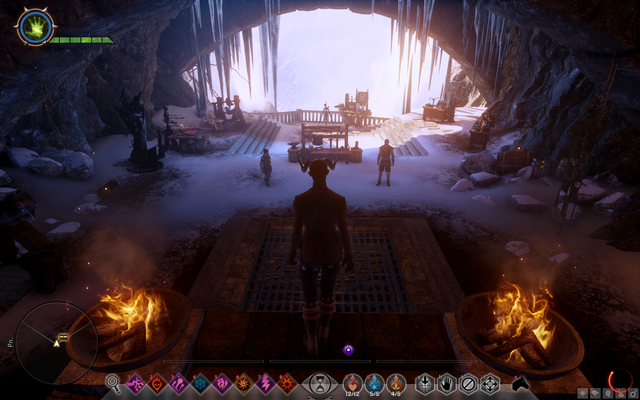
Task: Cast the purple lightning bolt ability
Action: coord(265,383)
